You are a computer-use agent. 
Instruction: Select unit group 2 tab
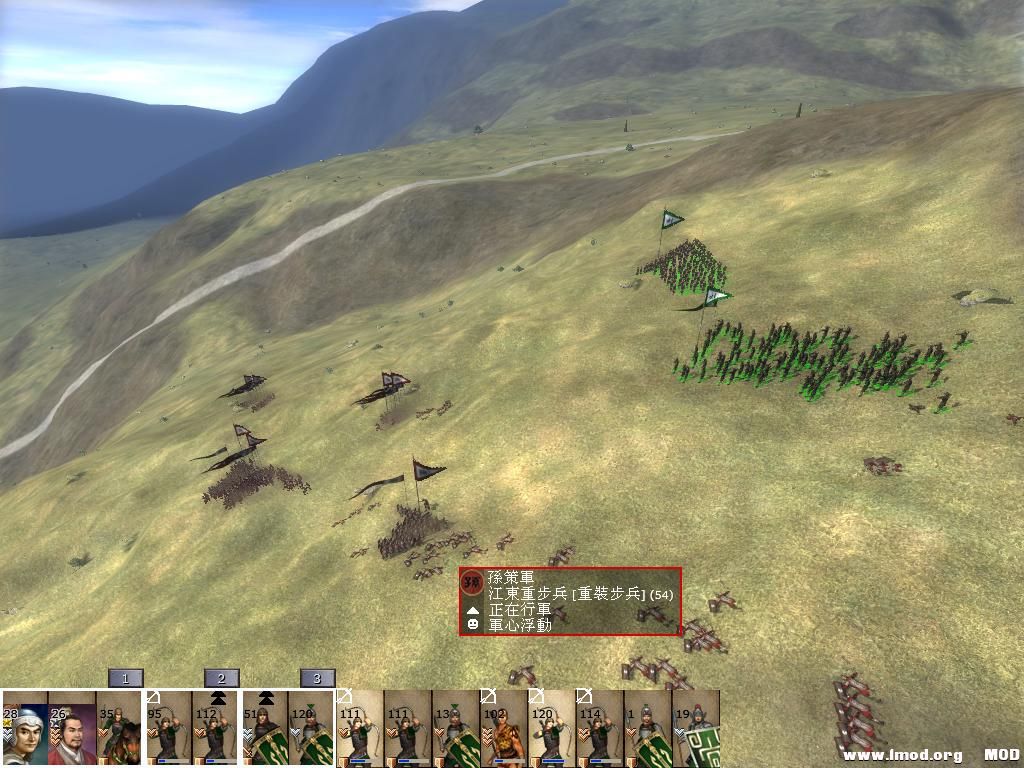[x=222, y=678]
